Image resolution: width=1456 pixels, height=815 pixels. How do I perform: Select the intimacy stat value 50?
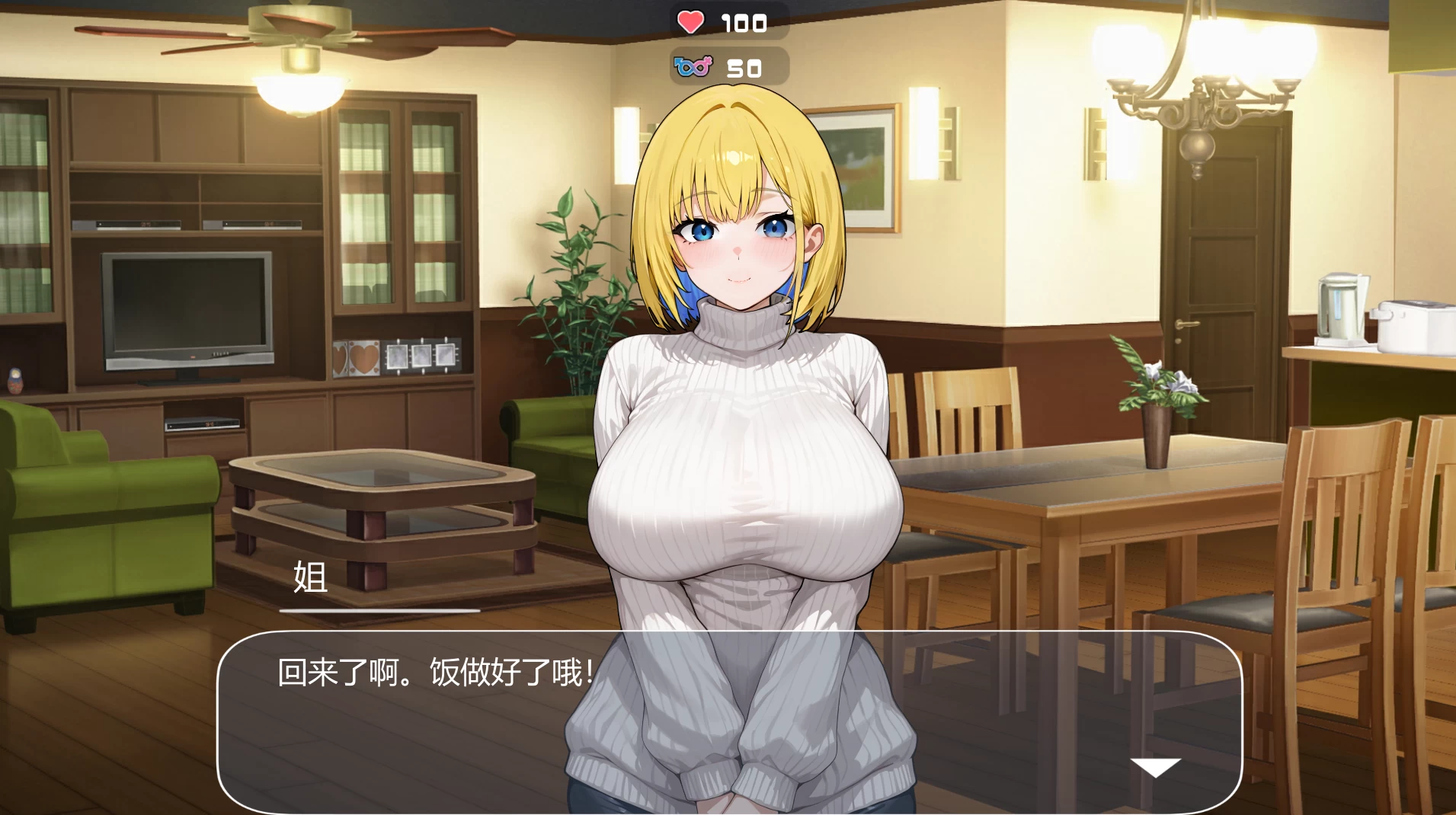click(x=743, y=68)
